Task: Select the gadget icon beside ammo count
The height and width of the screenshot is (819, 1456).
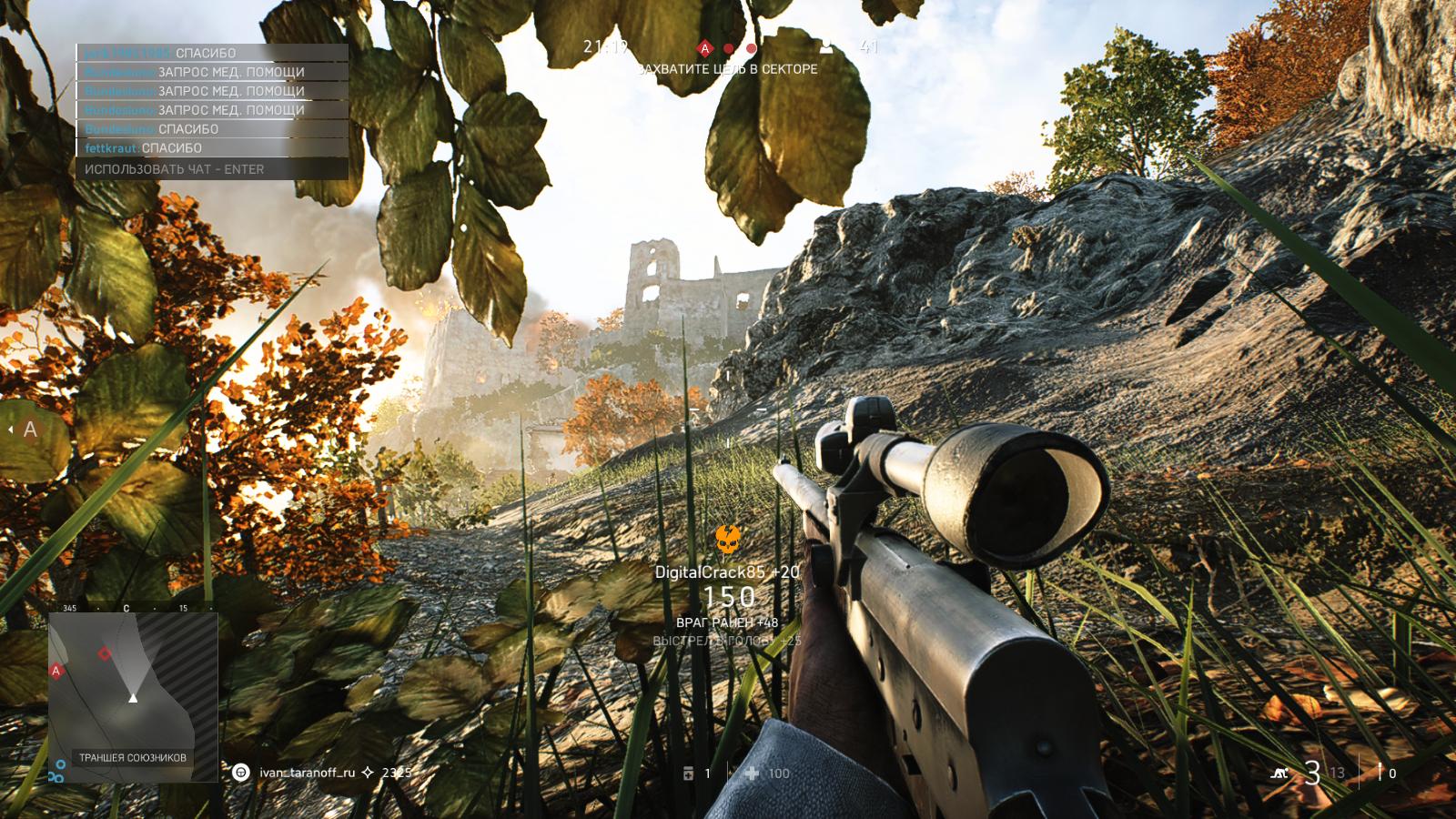Action: pos(1380,773)
